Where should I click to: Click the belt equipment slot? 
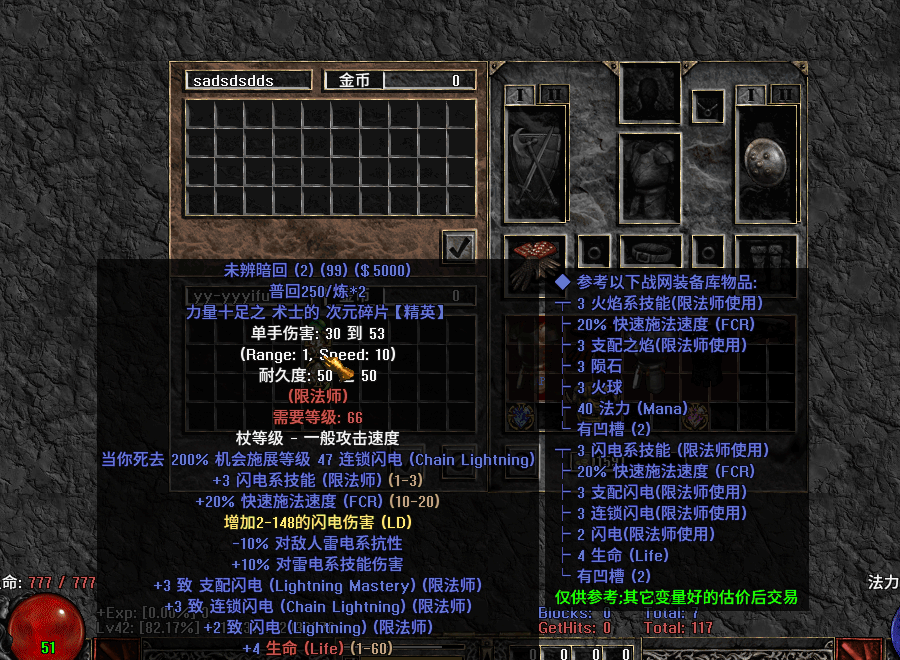click(x=651, y=251)
